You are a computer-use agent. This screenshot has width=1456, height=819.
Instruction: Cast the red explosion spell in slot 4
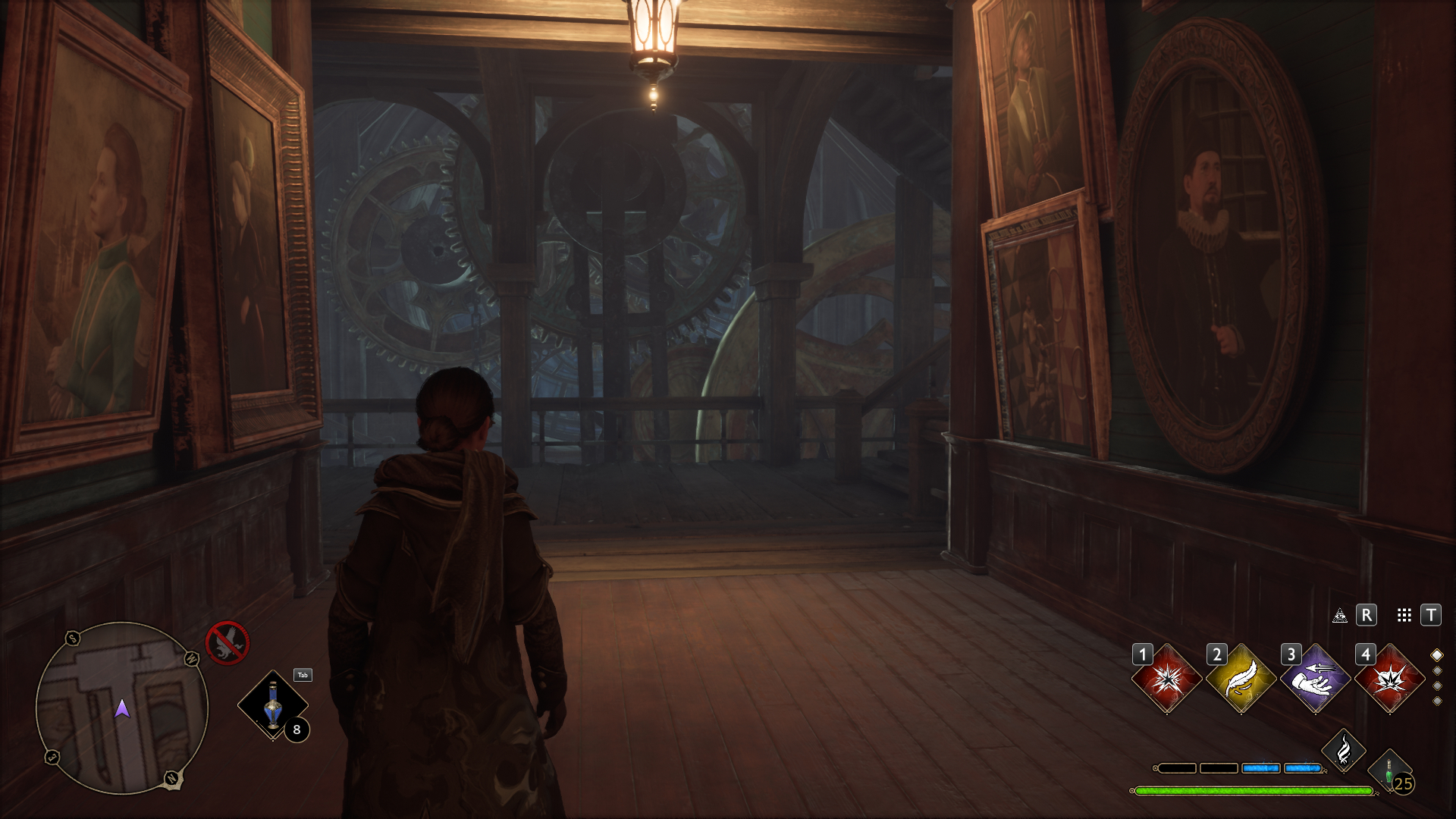[1389, 679]
